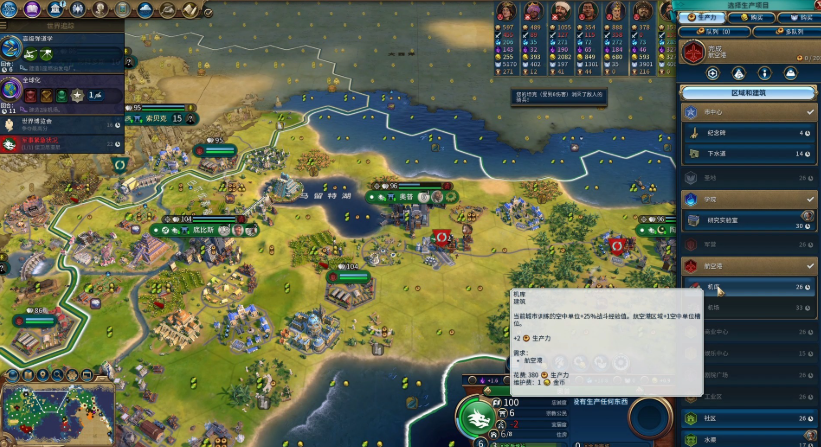
Task: Collapse the 区域和建筑 section header
Action: coord(750,92)
